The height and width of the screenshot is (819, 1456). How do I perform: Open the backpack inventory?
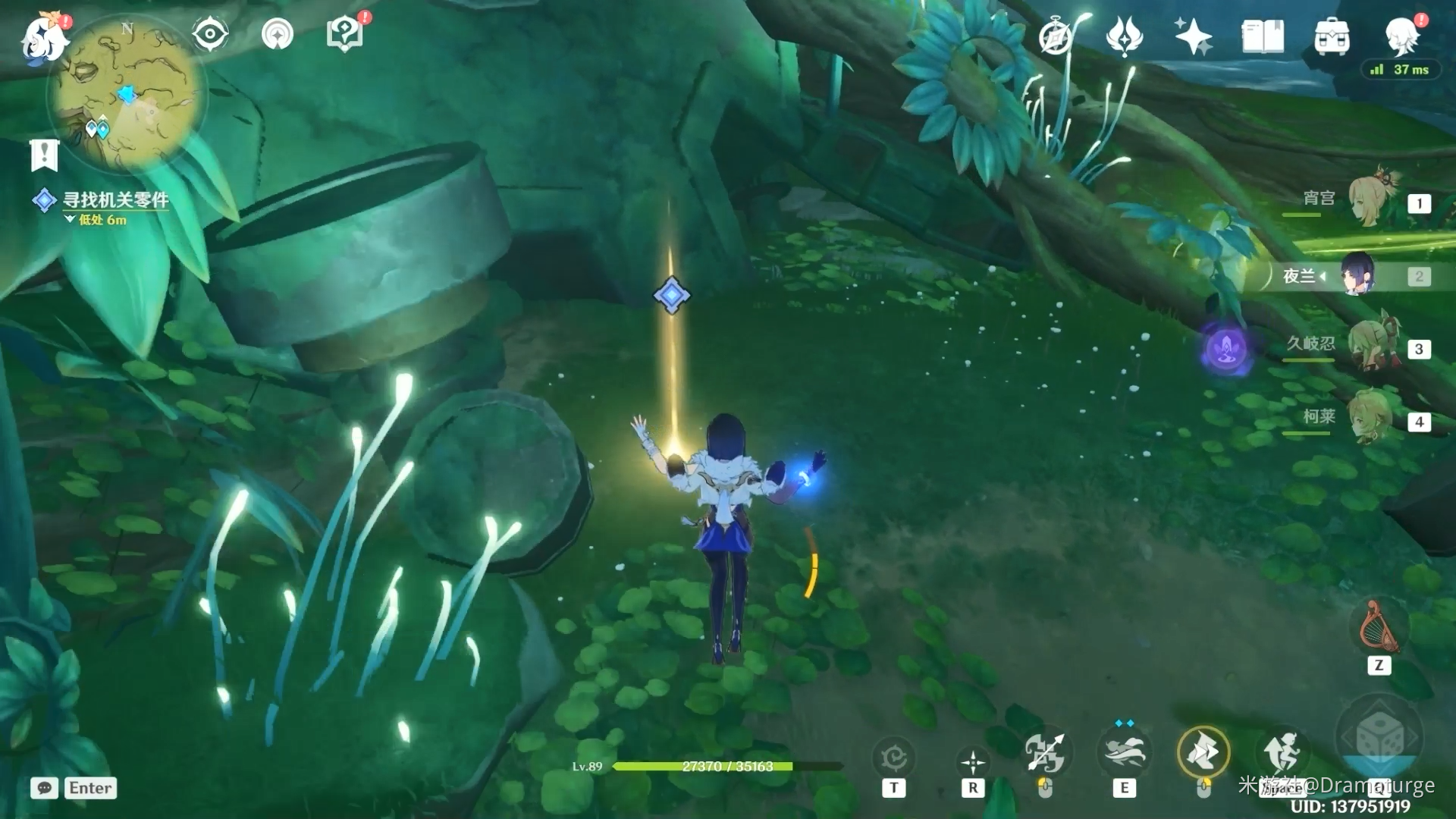tap(1332, 36)
